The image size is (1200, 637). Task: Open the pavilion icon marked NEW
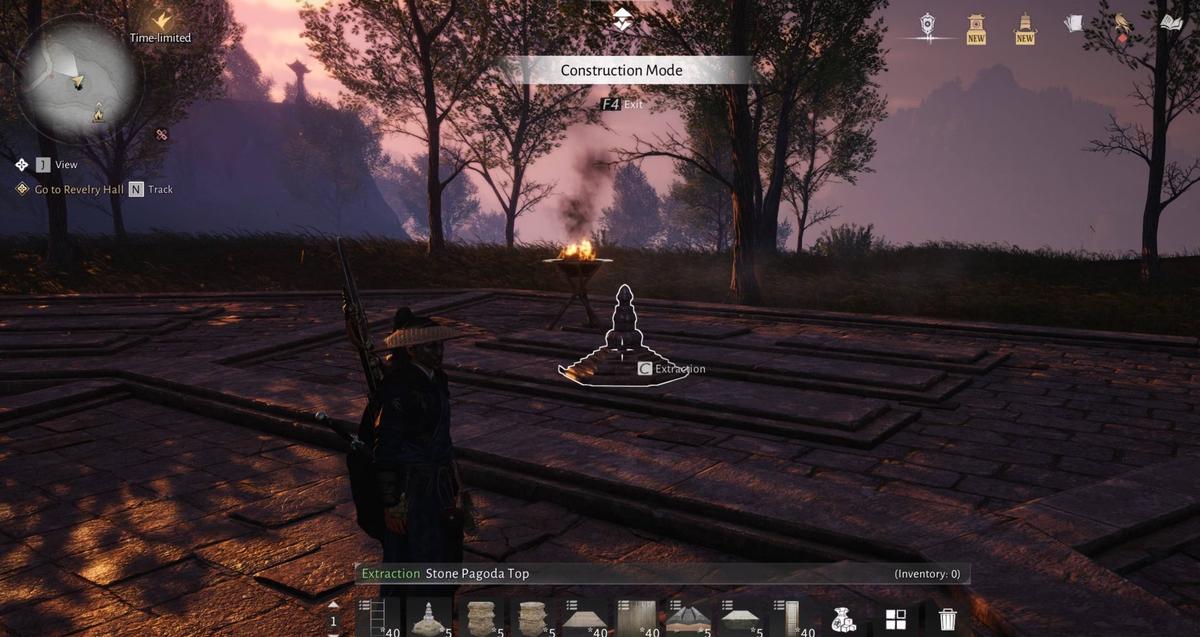coord(976,27)
